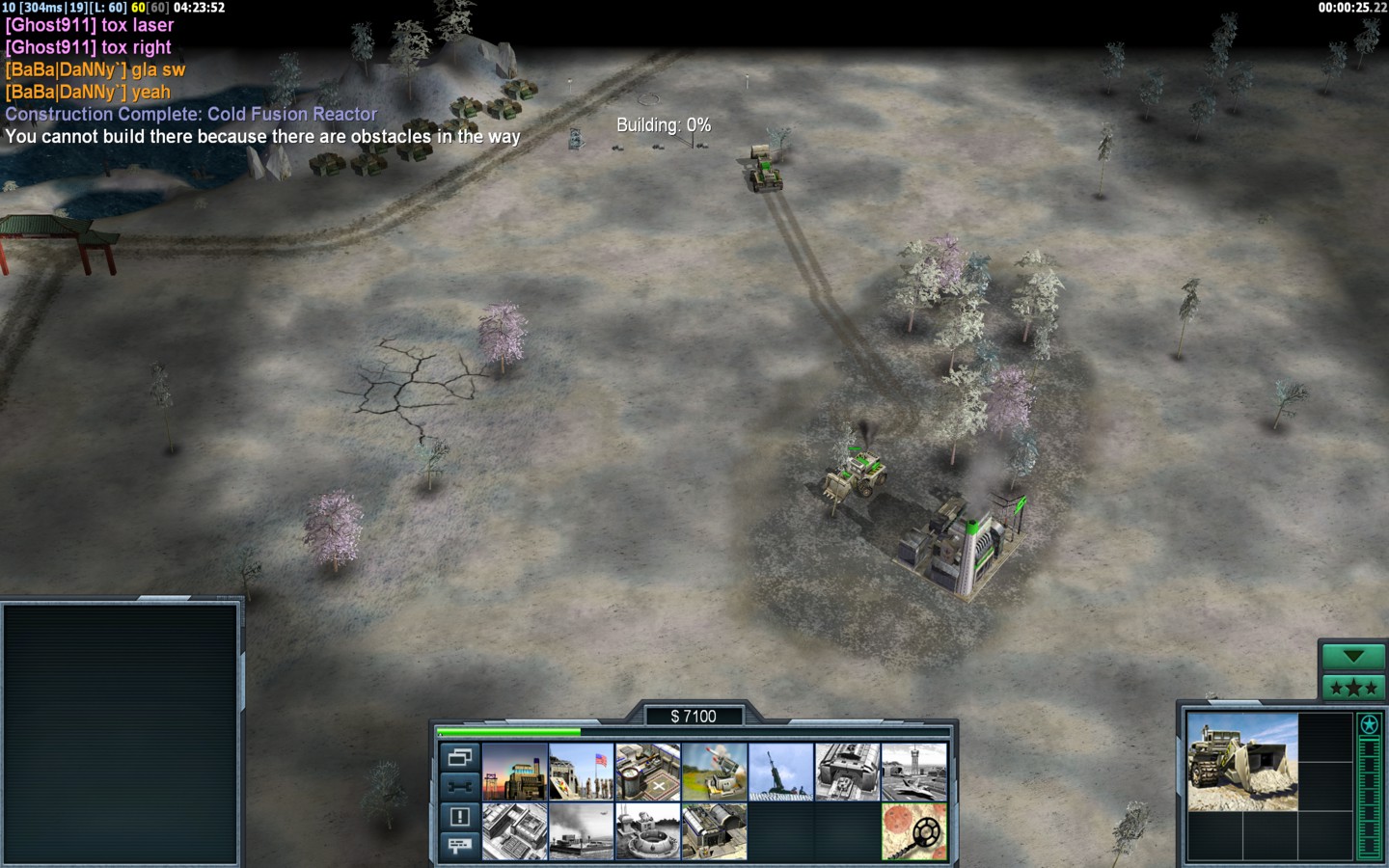The image size is (1389, 868).
Task: Select the Fire Base artillery gun icon
Action: (x=781, y=772)
